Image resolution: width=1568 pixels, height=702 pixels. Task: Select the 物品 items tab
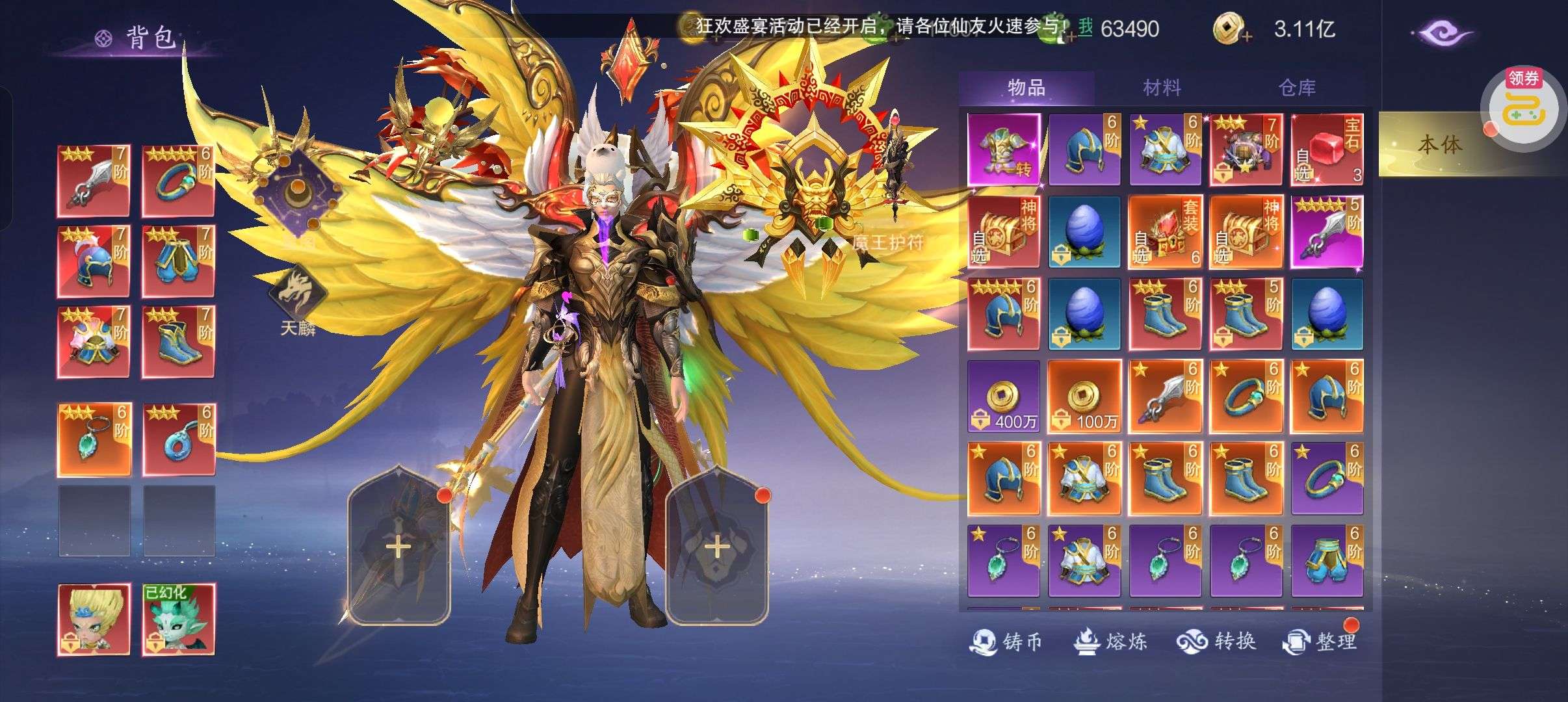tap(1026, 88)
